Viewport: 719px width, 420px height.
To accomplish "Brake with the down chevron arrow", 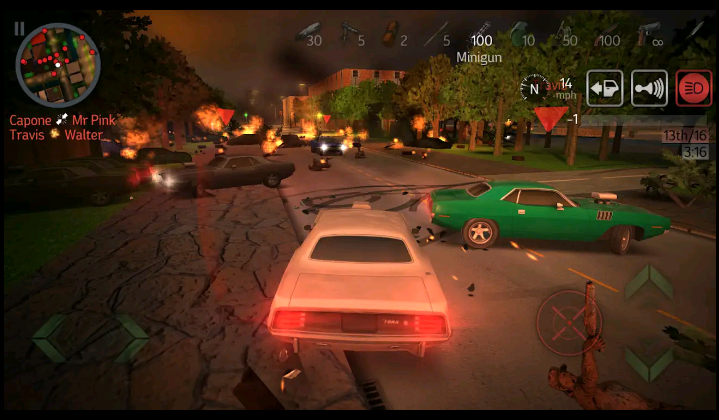I will [648, 363].
